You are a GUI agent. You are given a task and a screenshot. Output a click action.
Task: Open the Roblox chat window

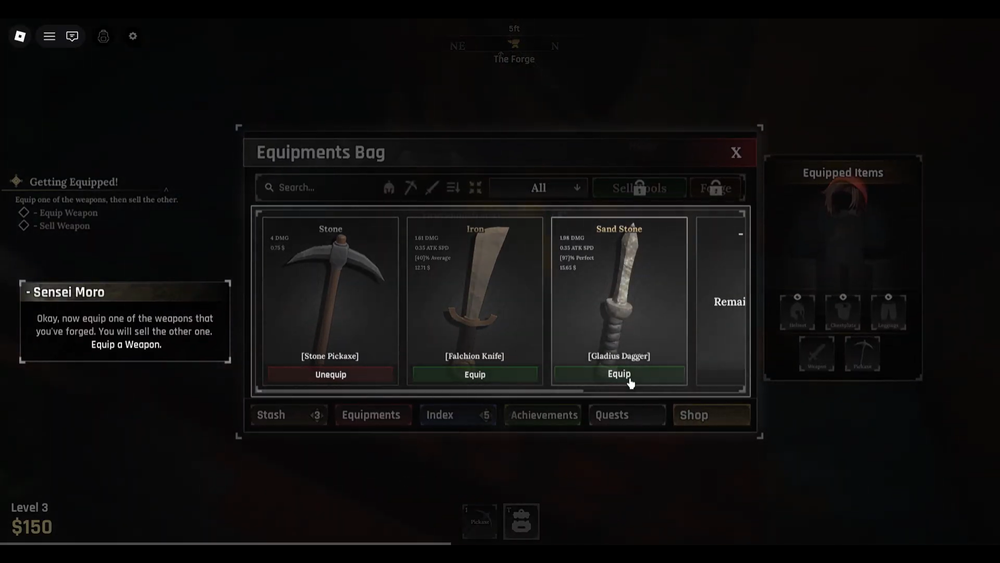pos(72,36)
